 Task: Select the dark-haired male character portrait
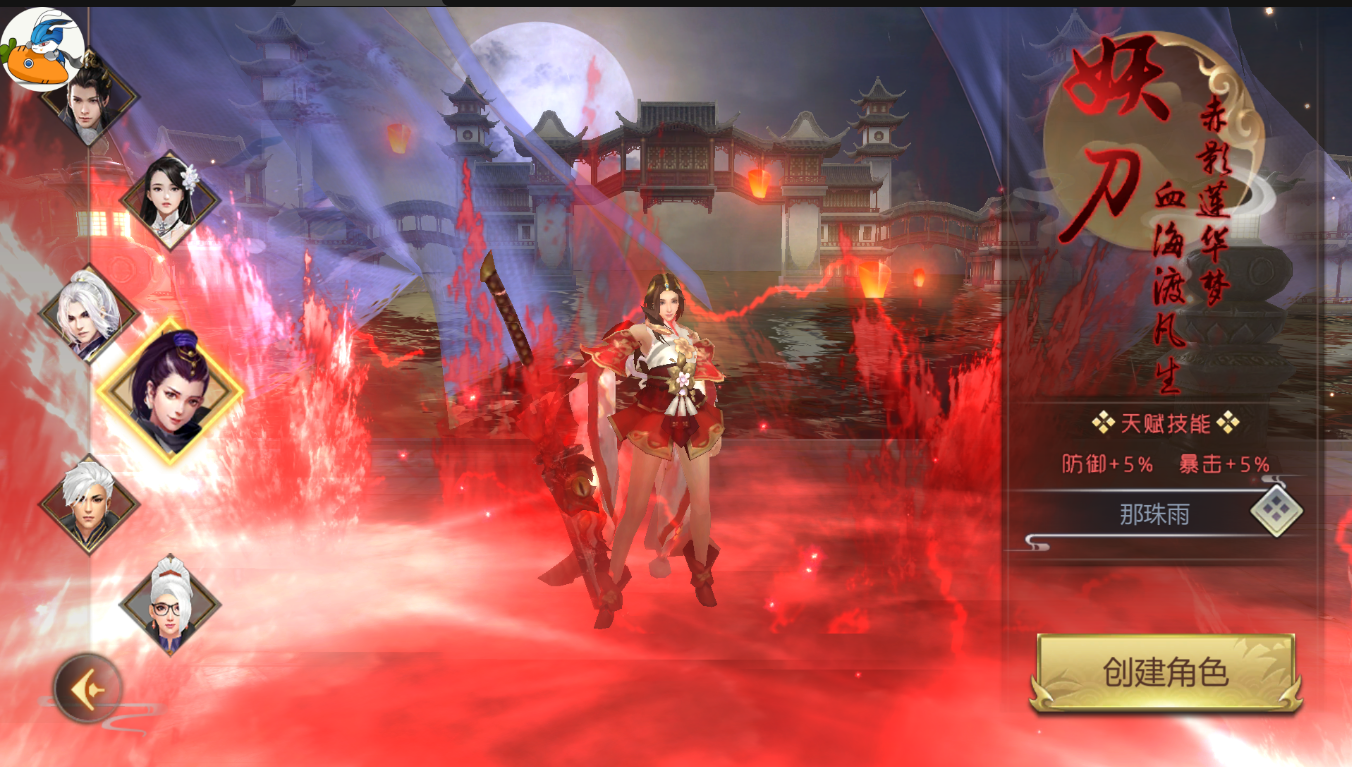[90, 100]
